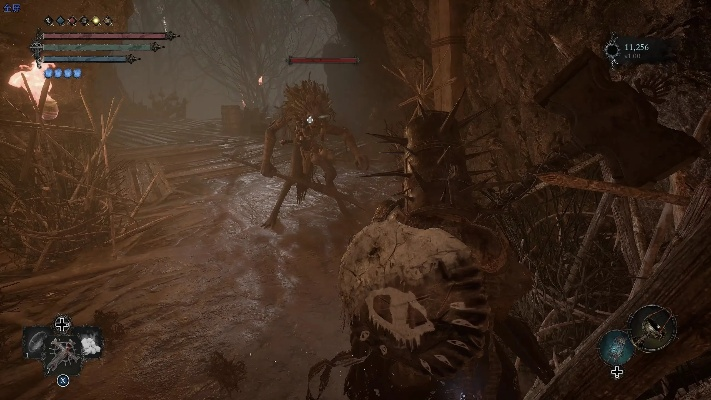The height and width of the screenshot is (400, 711).
Task: Select the dark stone item slot
Action: (x=36, y=342)
